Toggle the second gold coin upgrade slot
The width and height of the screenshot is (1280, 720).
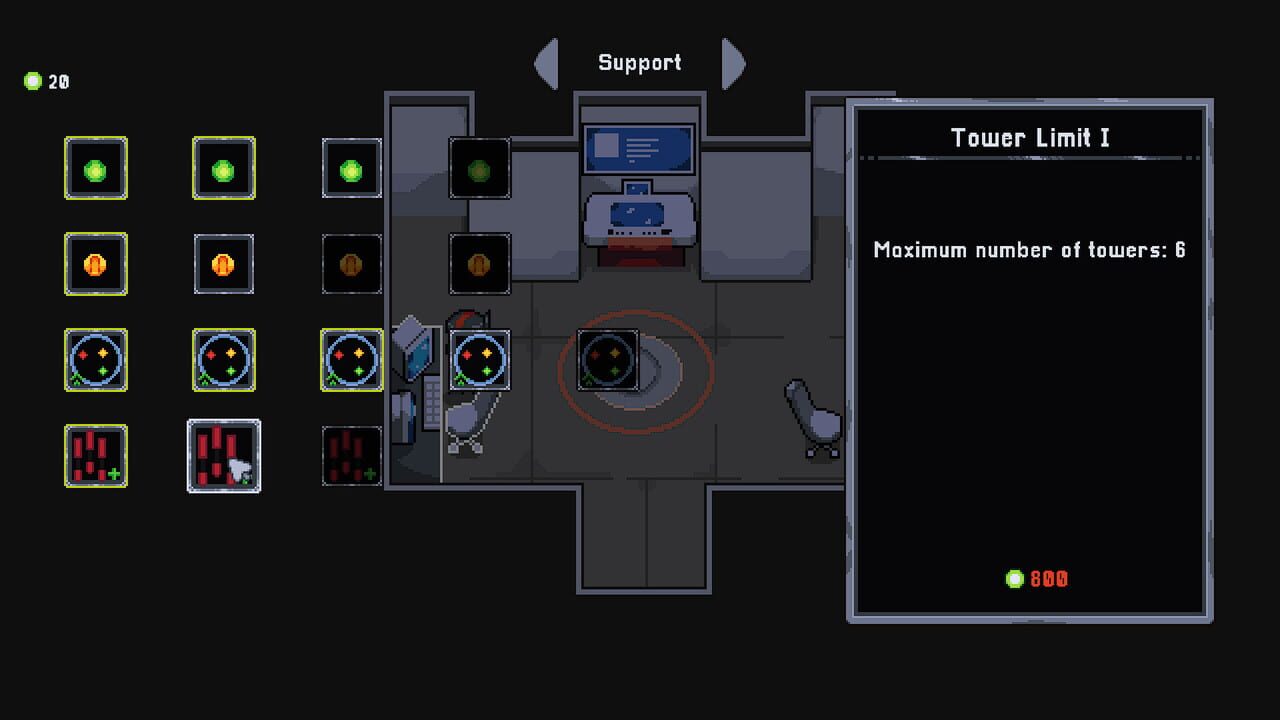pos(223,263)
